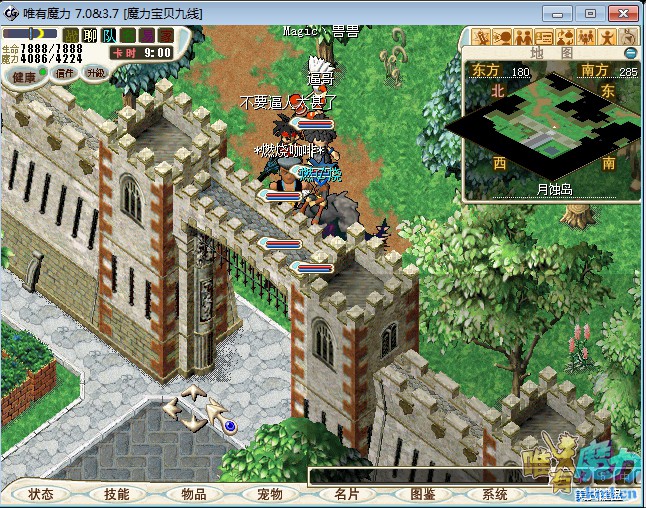646x508 pixels.
Task: Toggle the 战 battle switch
Action: point(72,36)
